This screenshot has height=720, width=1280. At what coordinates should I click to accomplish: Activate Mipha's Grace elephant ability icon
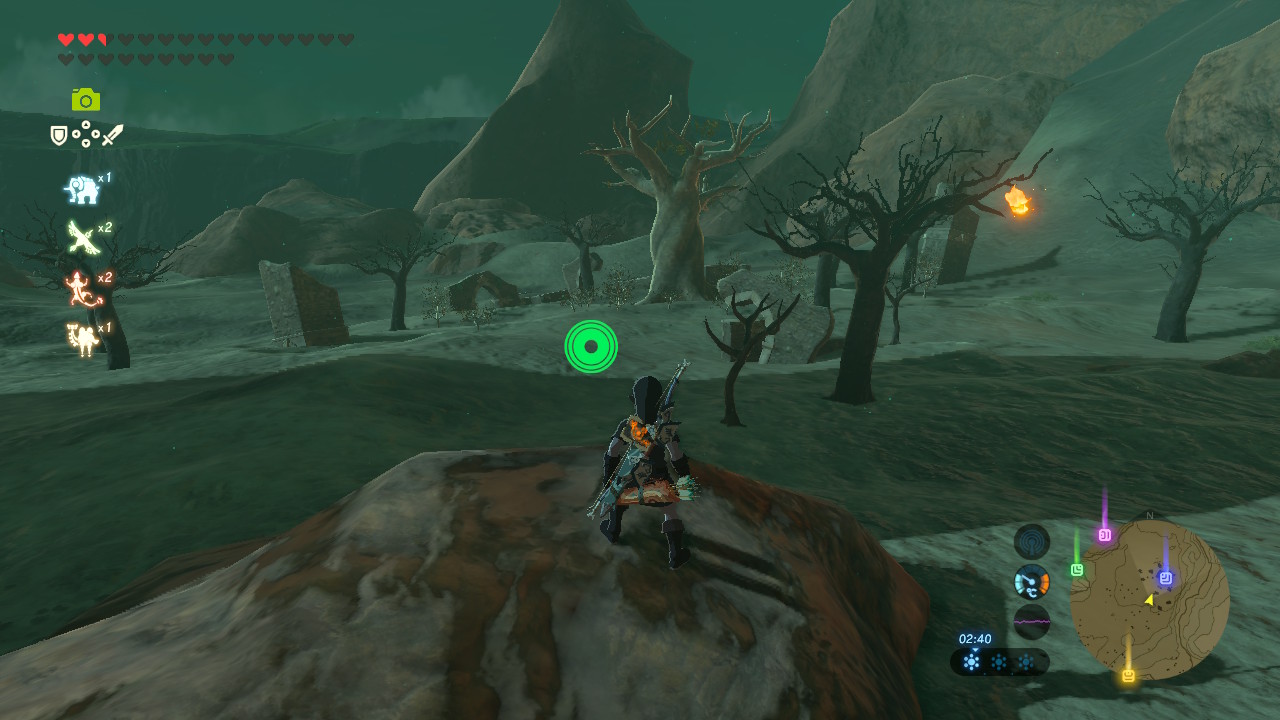coord(81,189)
